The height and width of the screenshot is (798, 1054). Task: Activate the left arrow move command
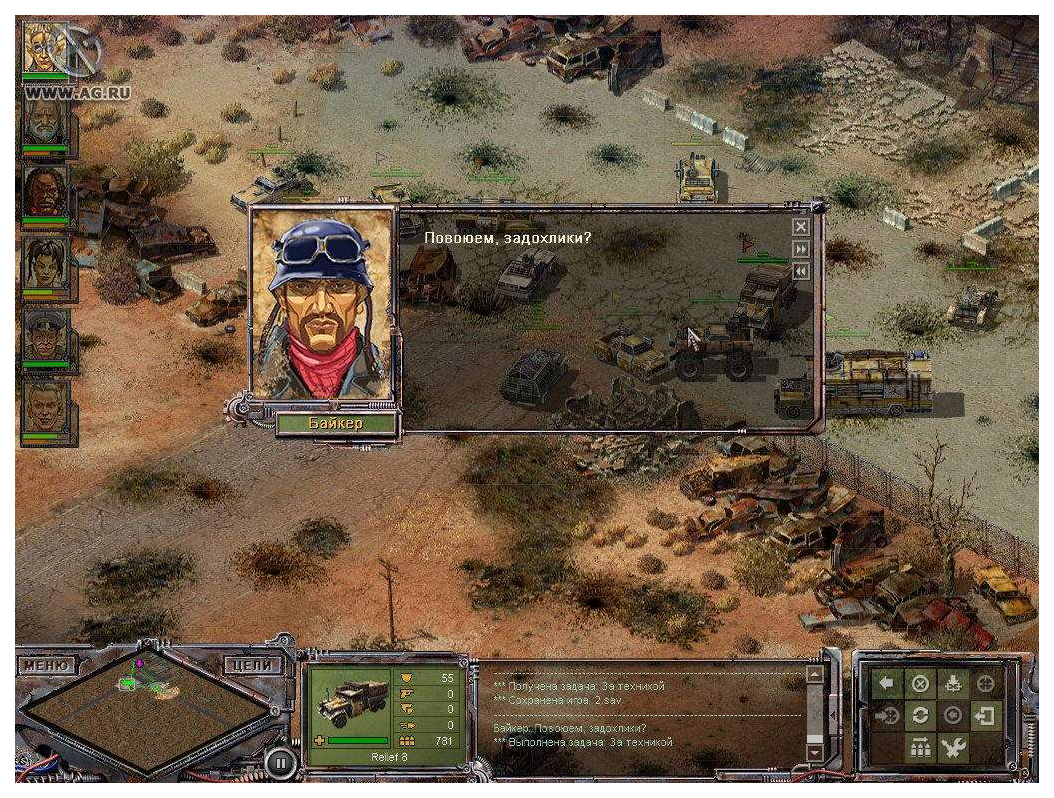tap(887, 684)
